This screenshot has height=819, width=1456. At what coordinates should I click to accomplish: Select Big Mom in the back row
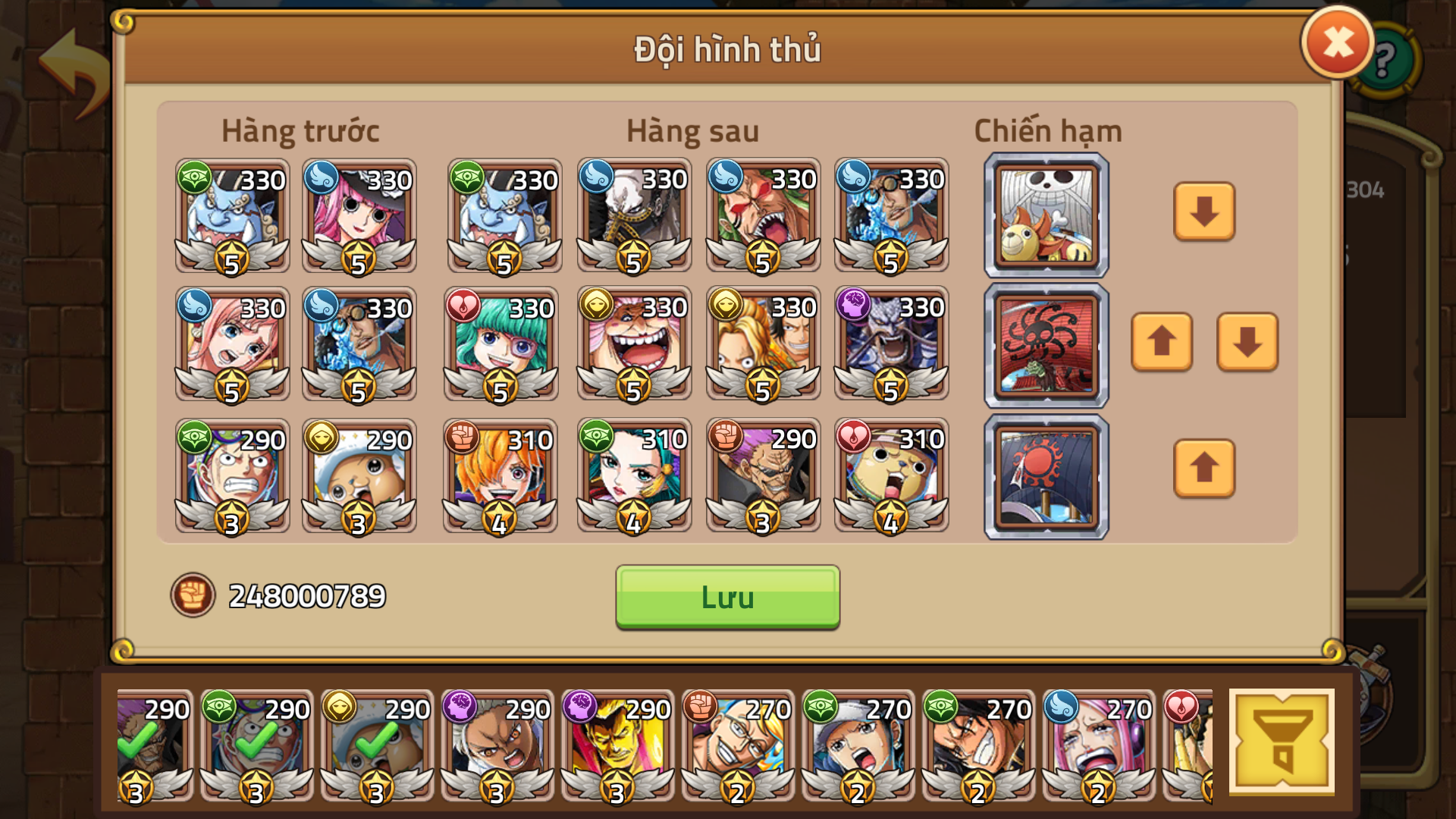coord(635,345)
